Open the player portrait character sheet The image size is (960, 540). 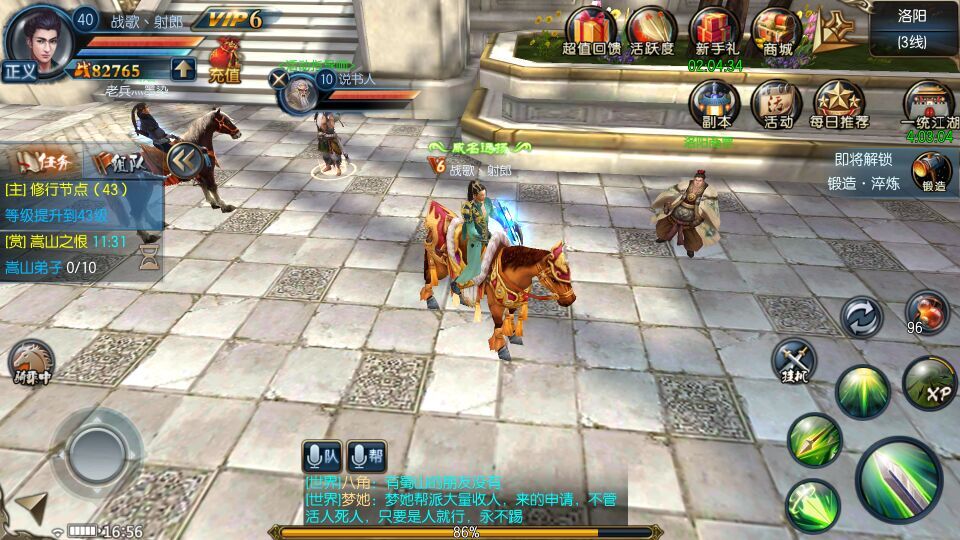[40, 38]
